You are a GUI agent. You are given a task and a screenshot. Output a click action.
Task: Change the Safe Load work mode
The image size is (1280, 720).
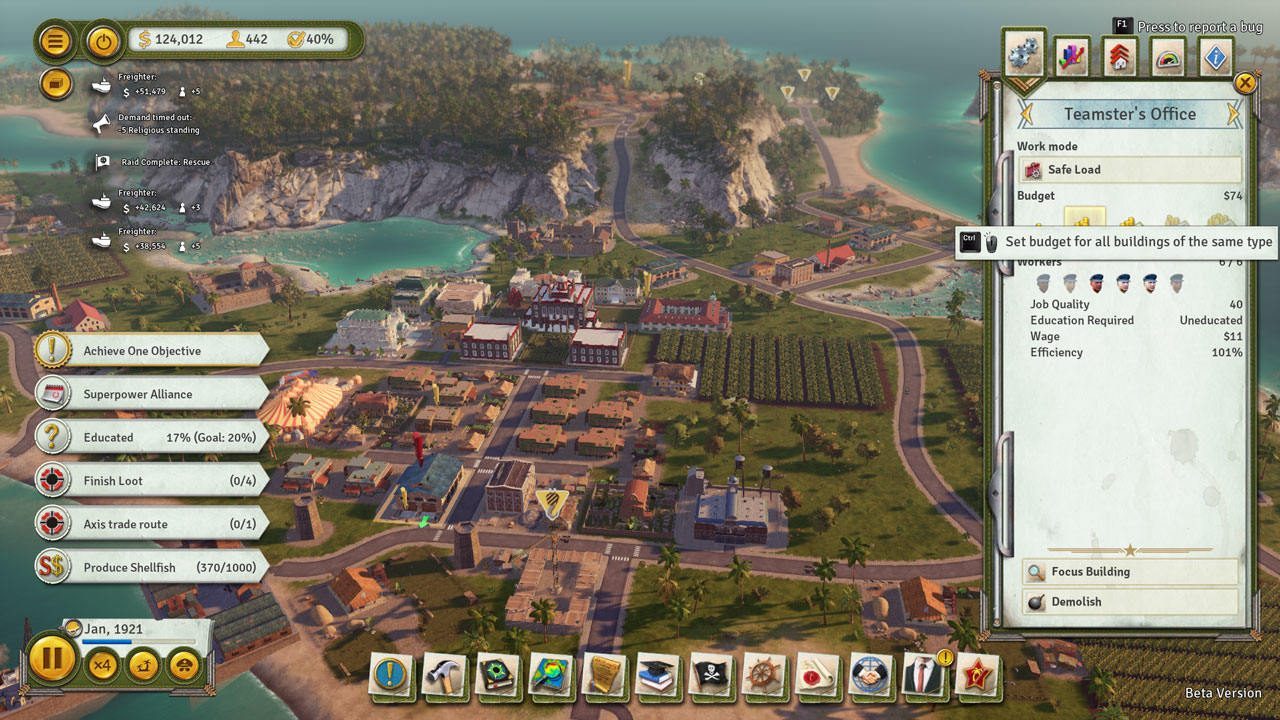(x=1129, y=170)
